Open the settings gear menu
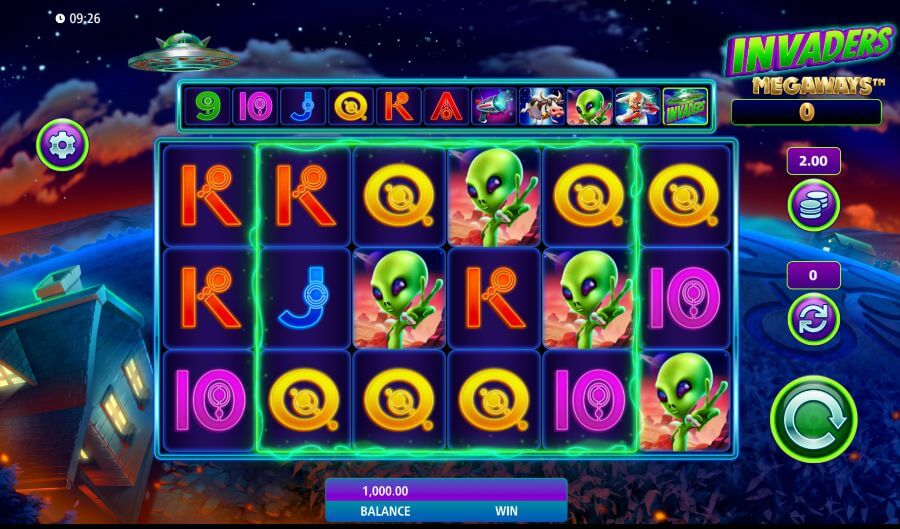This screenshot has width=900, height=529. (x=63, y=146)
